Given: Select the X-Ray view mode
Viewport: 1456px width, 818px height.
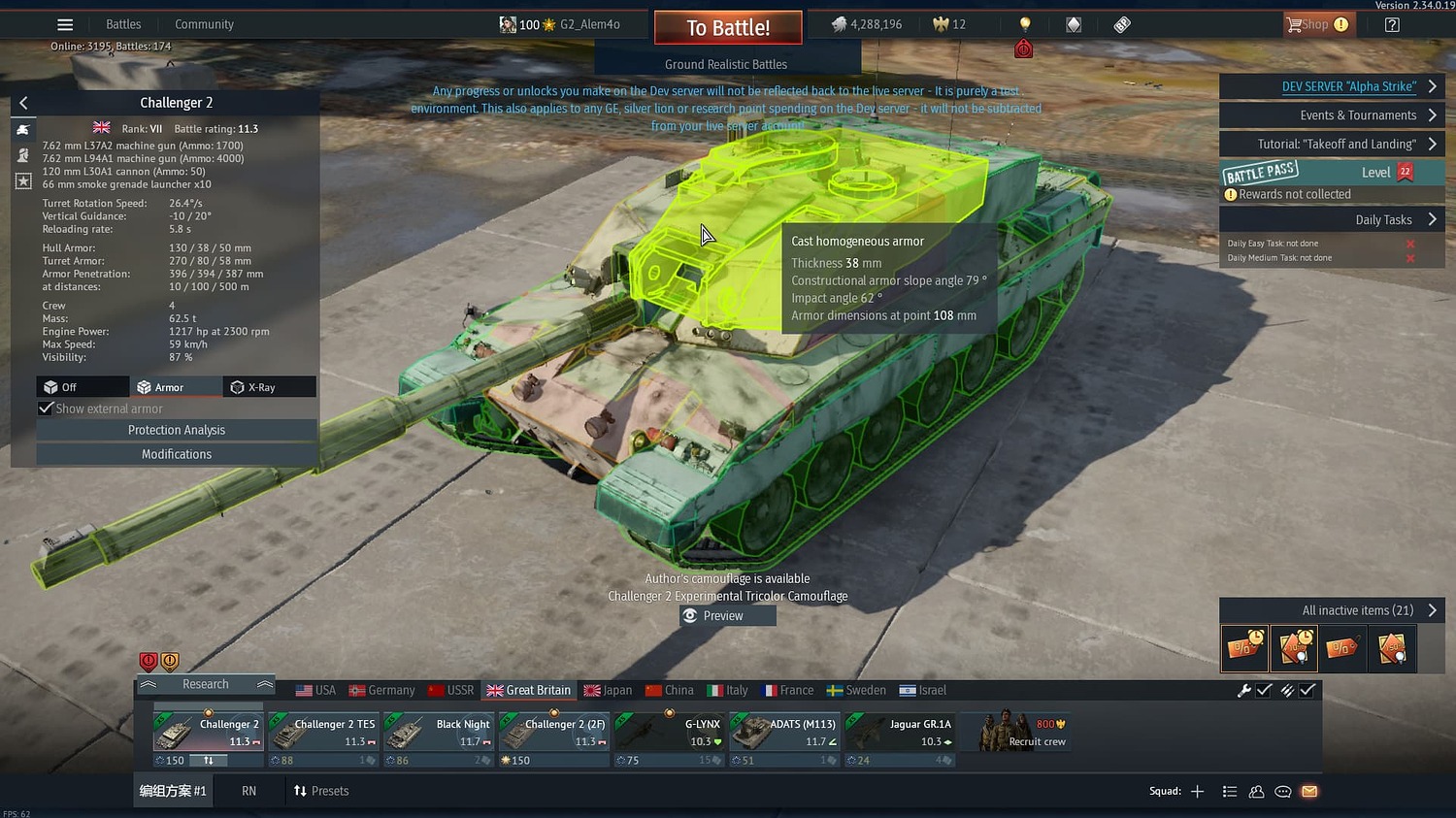Looking at the screenshot, I should pyautogui.click(x=269, y=386).
